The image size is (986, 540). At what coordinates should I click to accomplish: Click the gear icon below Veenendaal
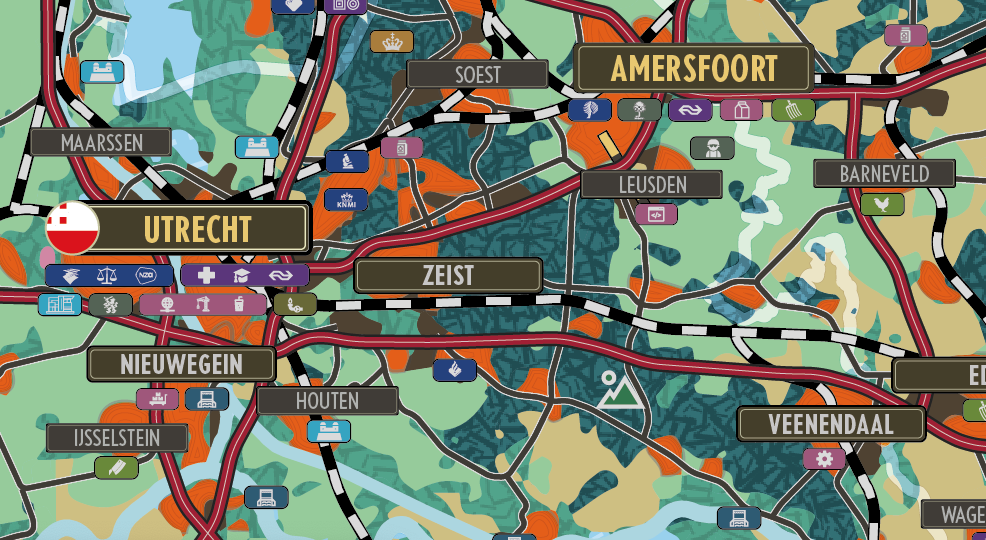point(824,459)
